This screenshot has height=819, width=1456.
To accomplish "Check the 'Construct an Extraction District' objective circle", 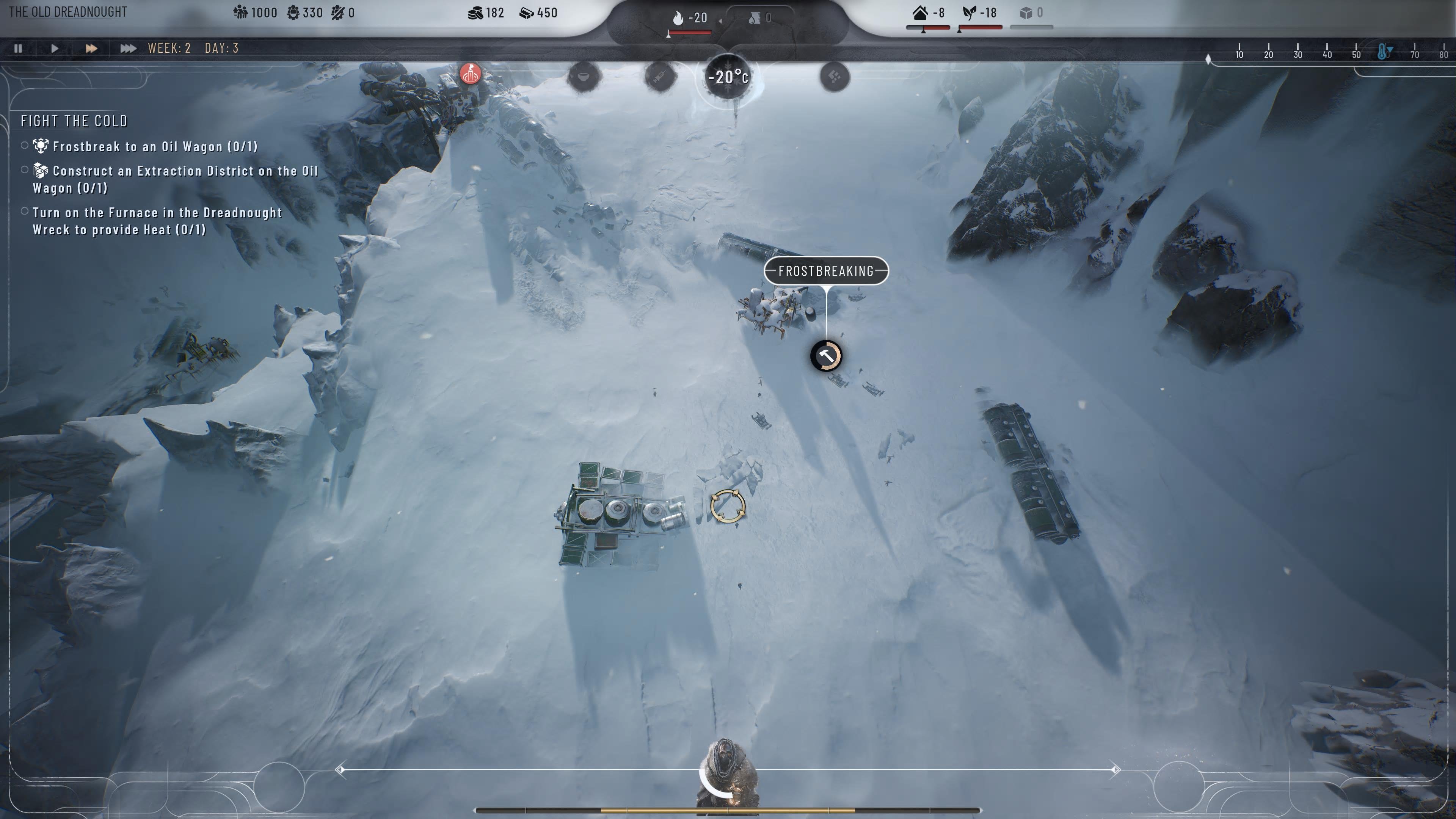I will pos(25,169).
